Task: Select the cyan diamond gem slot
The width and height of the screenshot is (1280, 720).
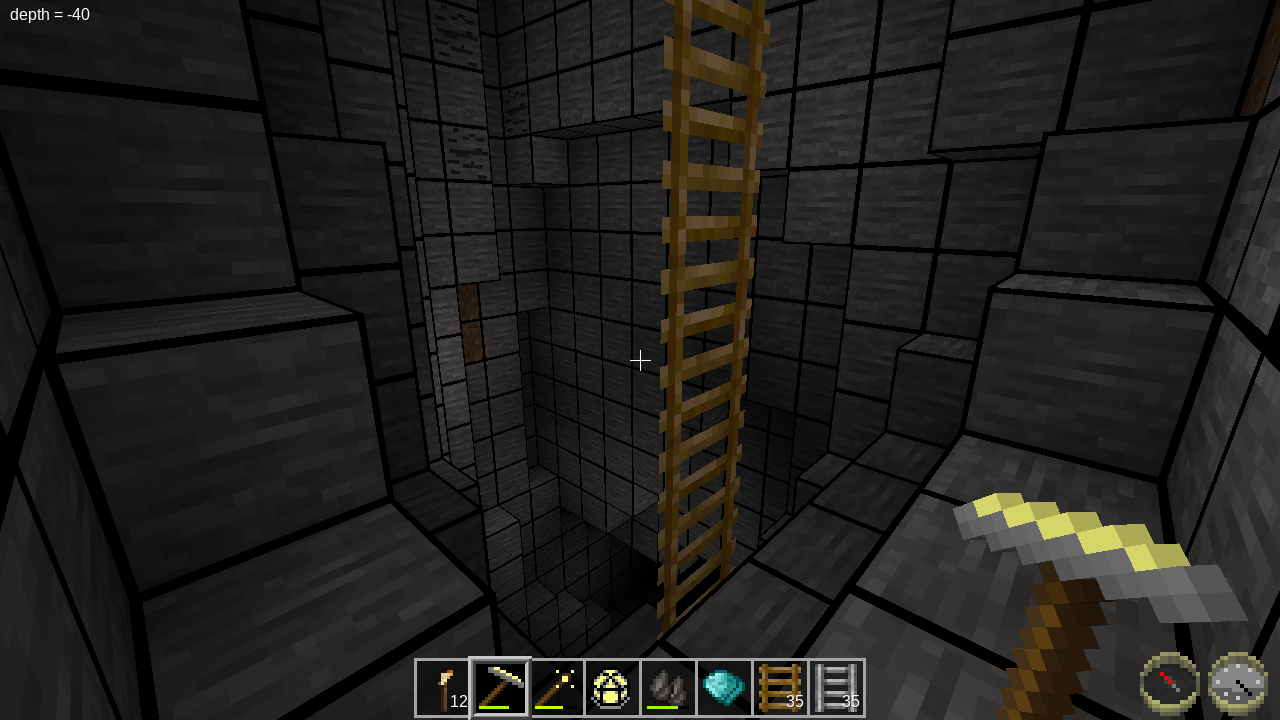Action: click(724, 687)
